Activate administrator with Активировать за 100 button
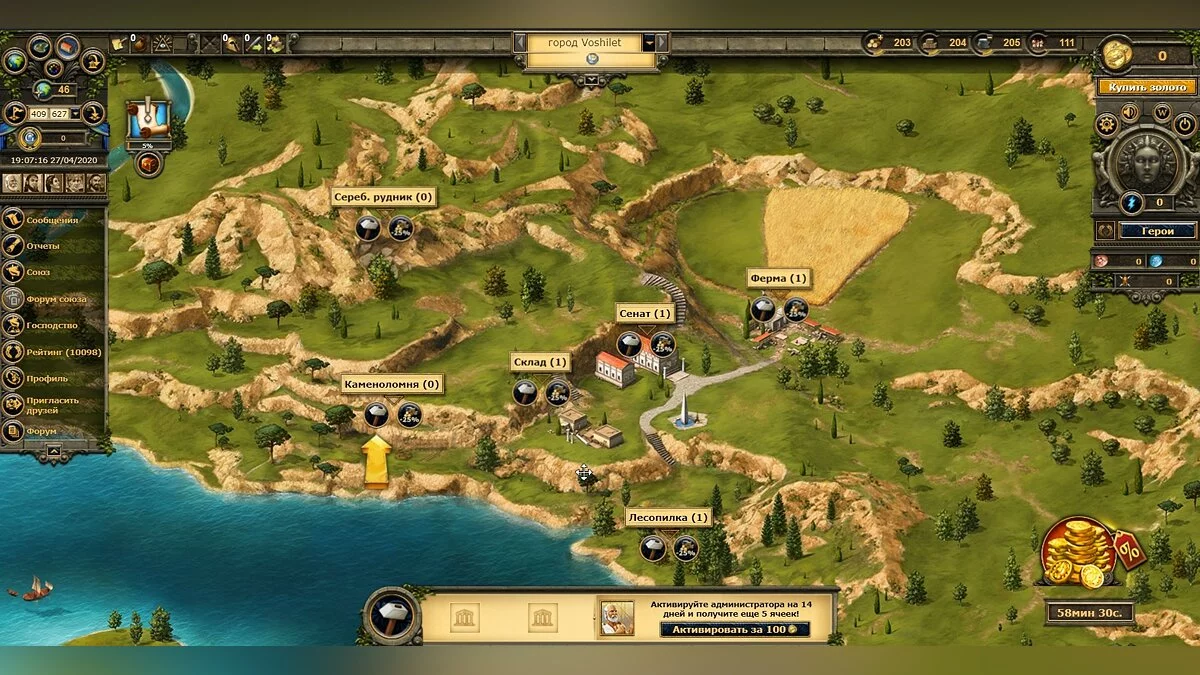The width and height of the screenshot is (1200, 675). pos(735,629)
